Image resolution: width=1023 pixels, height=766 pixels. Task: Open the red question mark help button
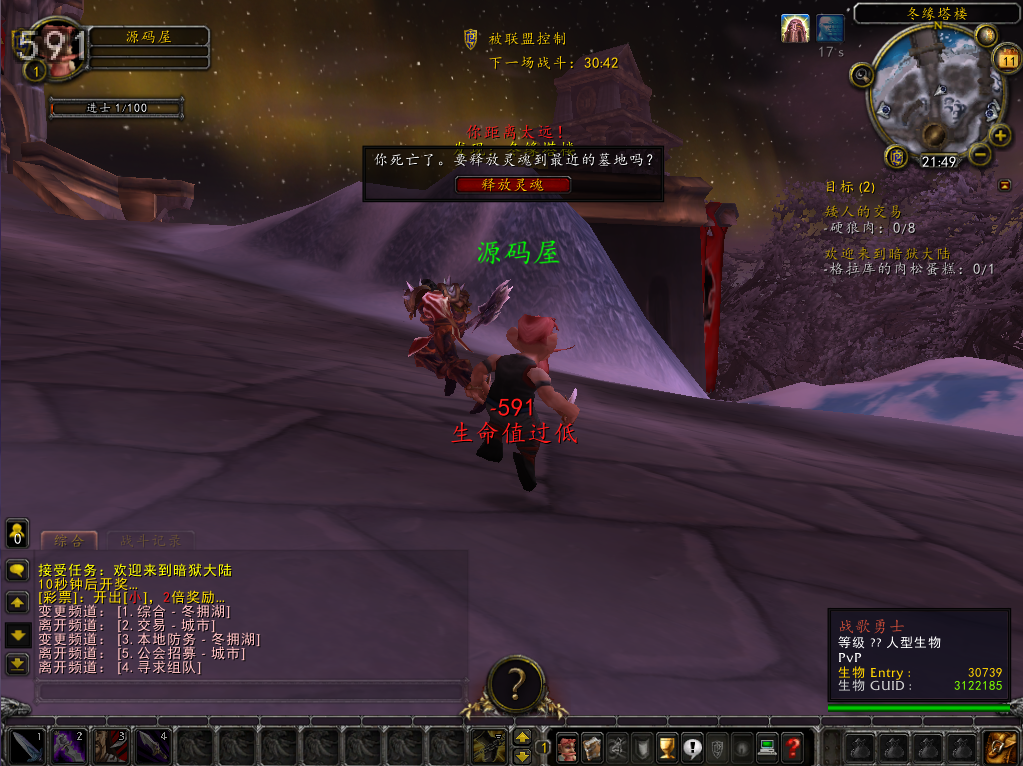[x=792, y=746]
